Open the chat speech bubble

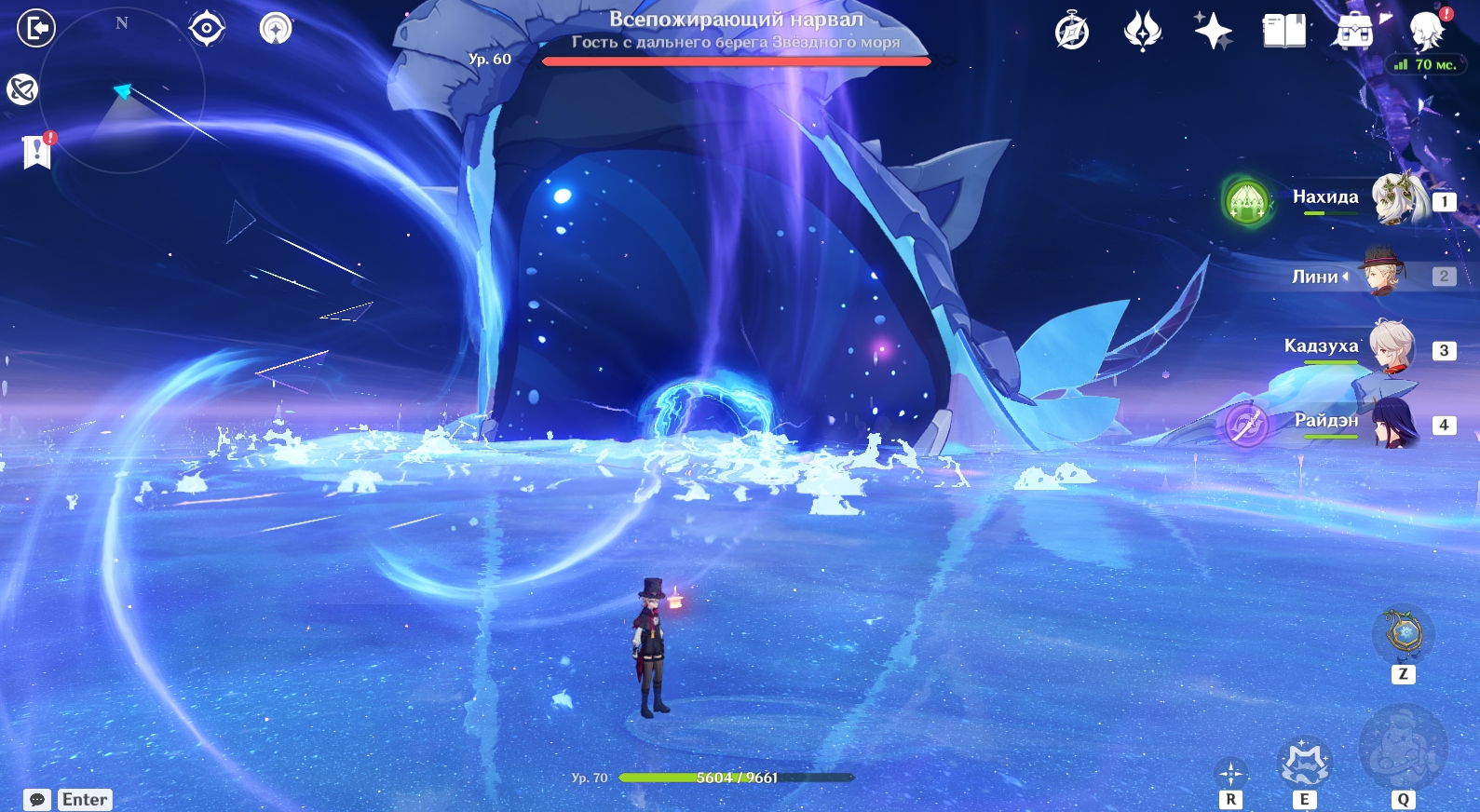coord(37,800)
